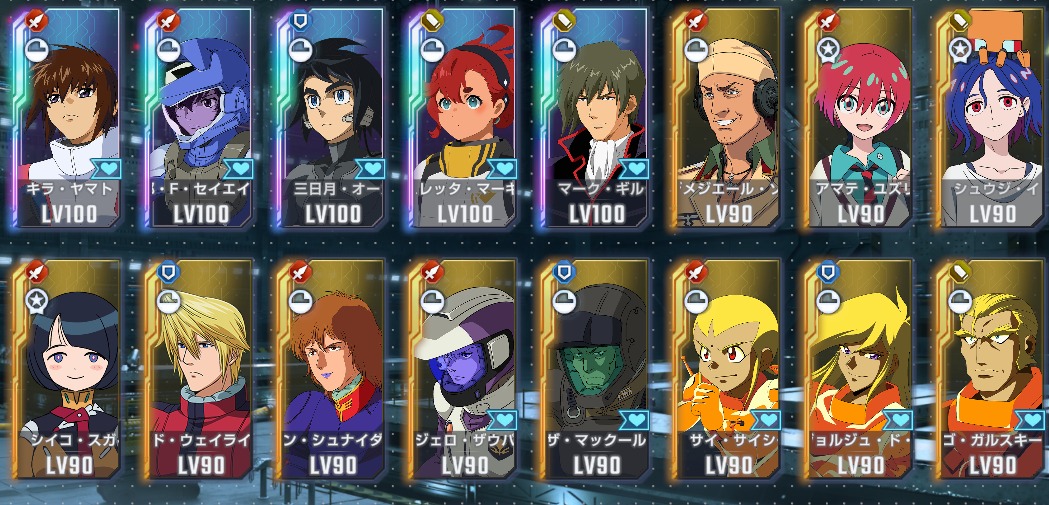1049x505 pixels.
Task: Select the Kira Yamato (キラ・ヤマト) character card
Action: [68, 120]
